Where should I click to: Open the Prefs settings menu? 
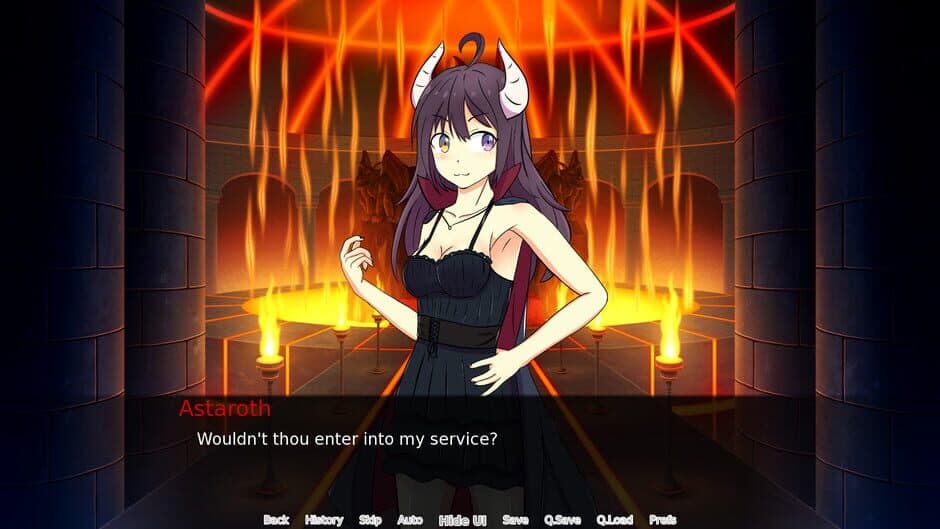pos(662,520)
